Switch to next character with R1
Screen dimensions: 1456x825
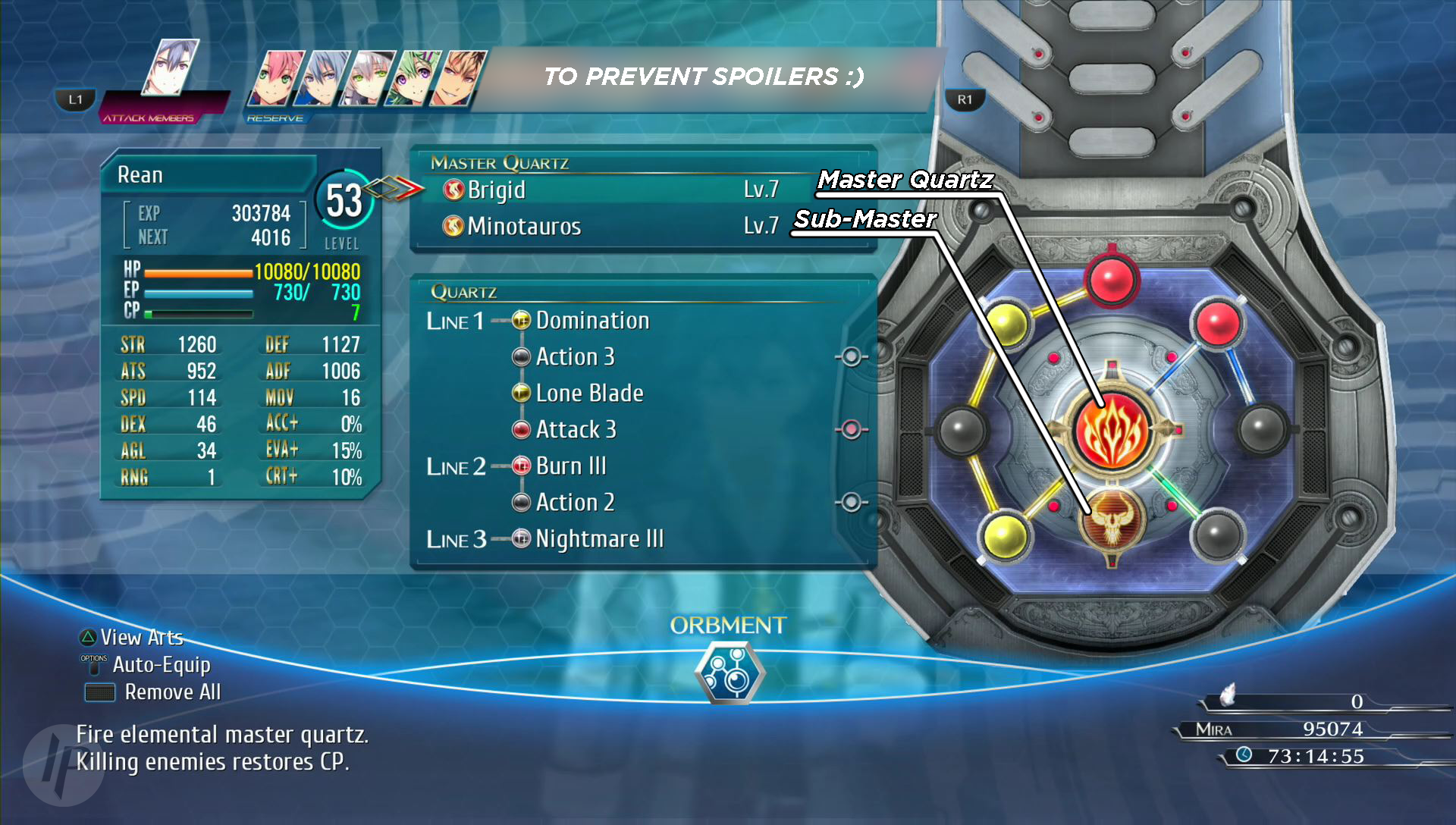[965, 99]
